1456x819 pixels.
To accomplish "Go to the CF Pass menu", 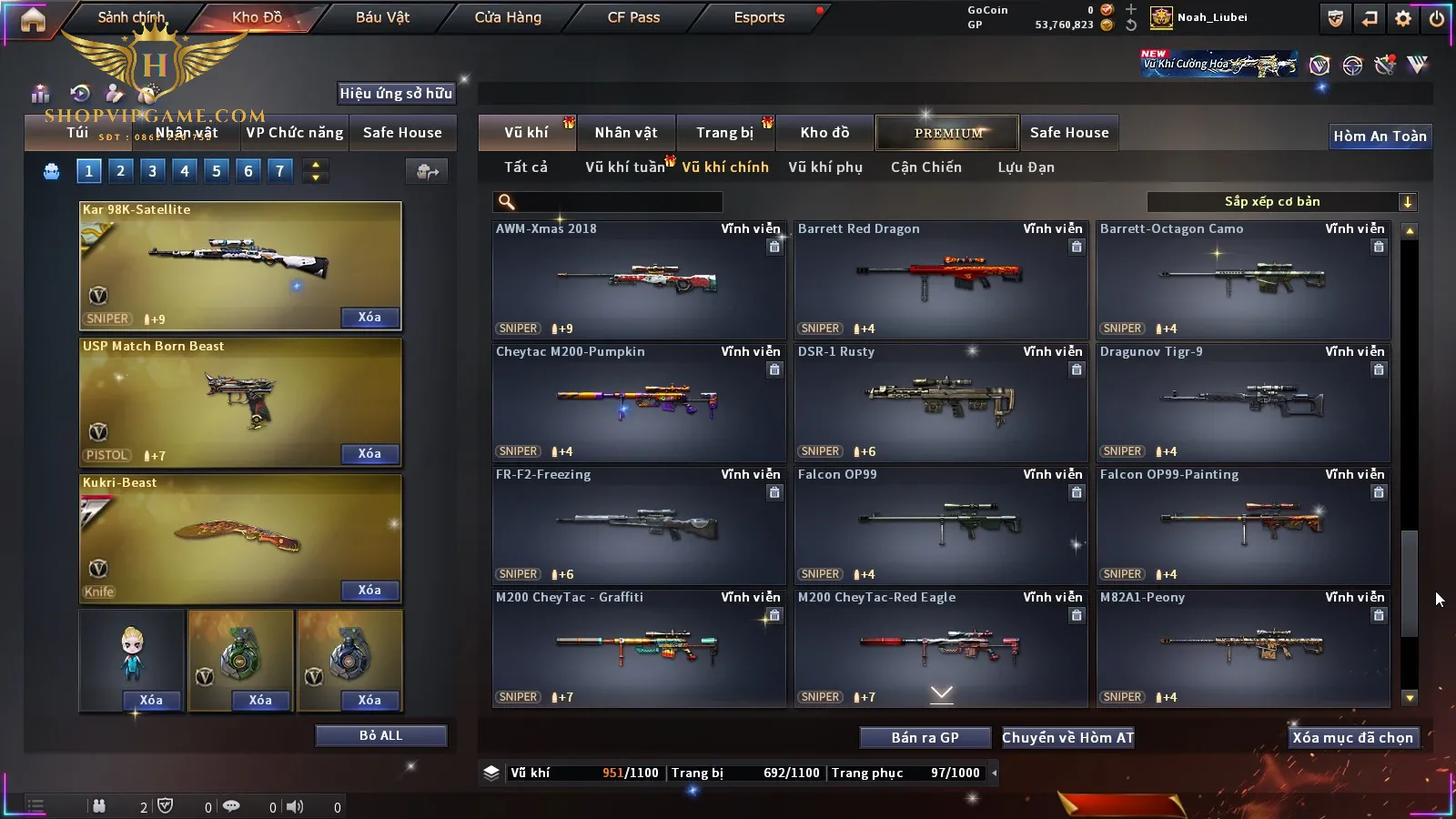I will tap(633, 17).
